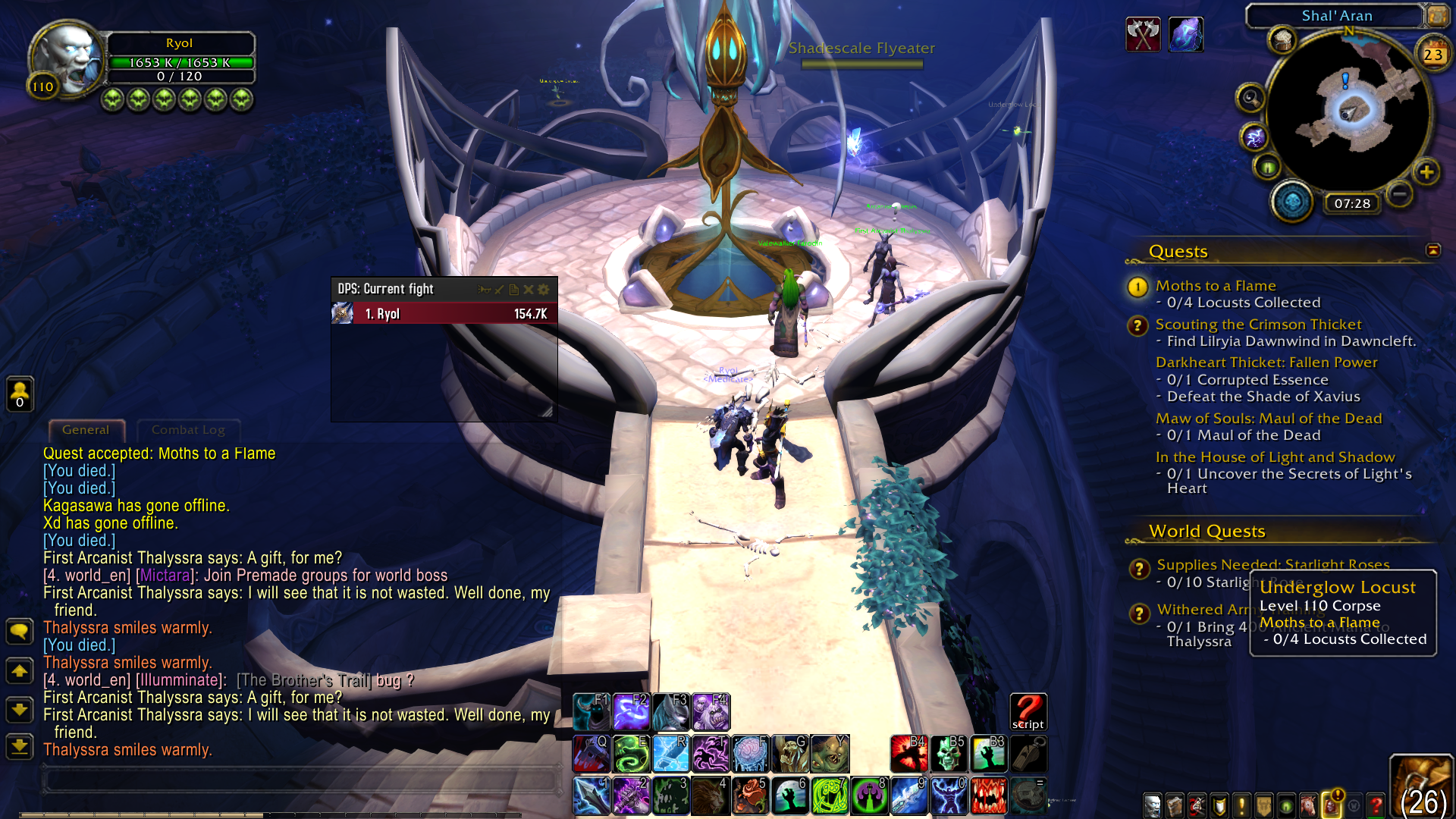This screenshot has height=819, width=1456.
Task: Switch to the Combat Log chat tab
Action: click(188, 430)
